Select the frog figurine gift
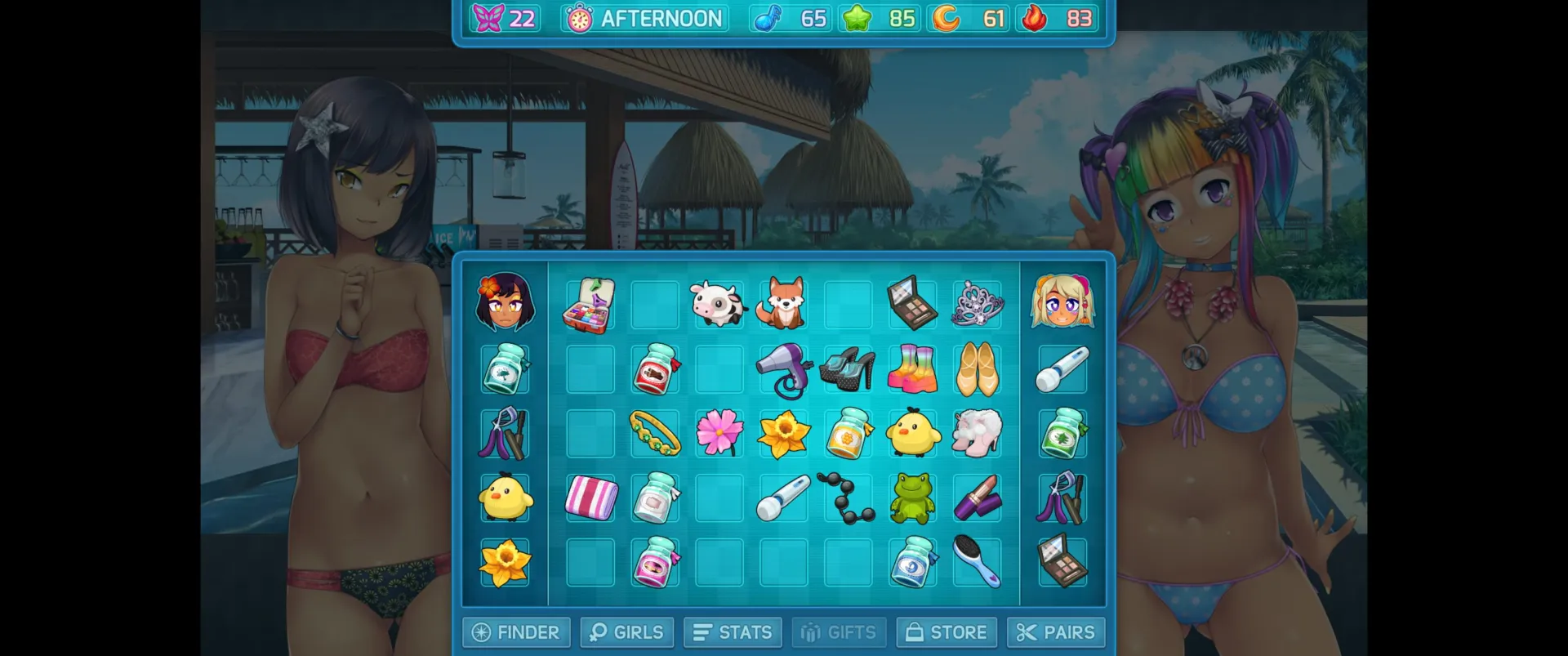Screen dimensions: 1568x656 click(912, 498)
